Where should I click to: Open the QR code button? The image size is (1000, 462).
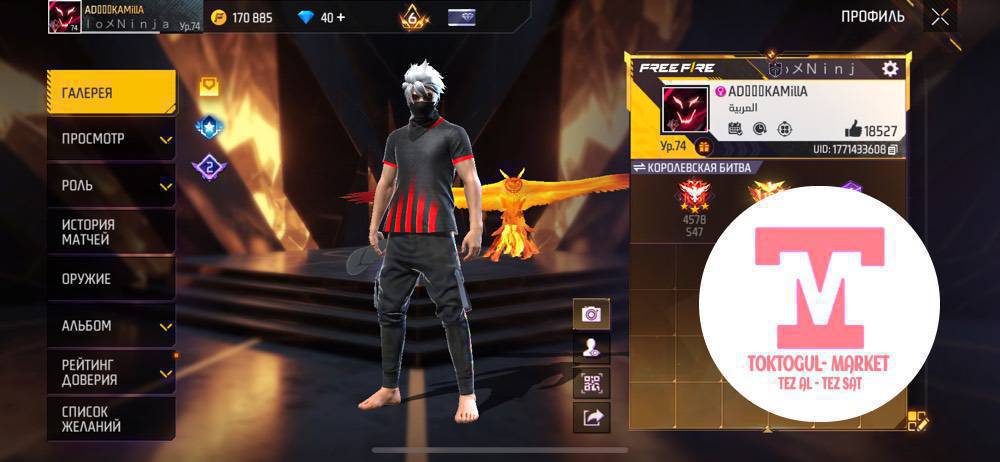(591, 383)
